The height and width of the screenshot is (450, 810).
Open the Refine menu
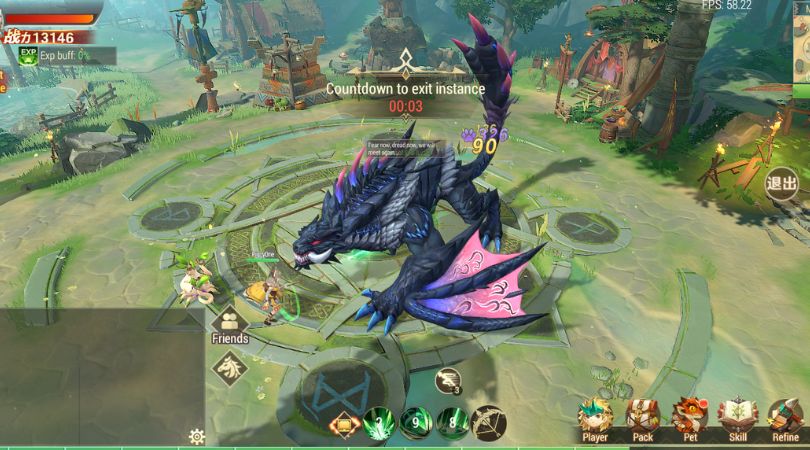click(785, 418)
